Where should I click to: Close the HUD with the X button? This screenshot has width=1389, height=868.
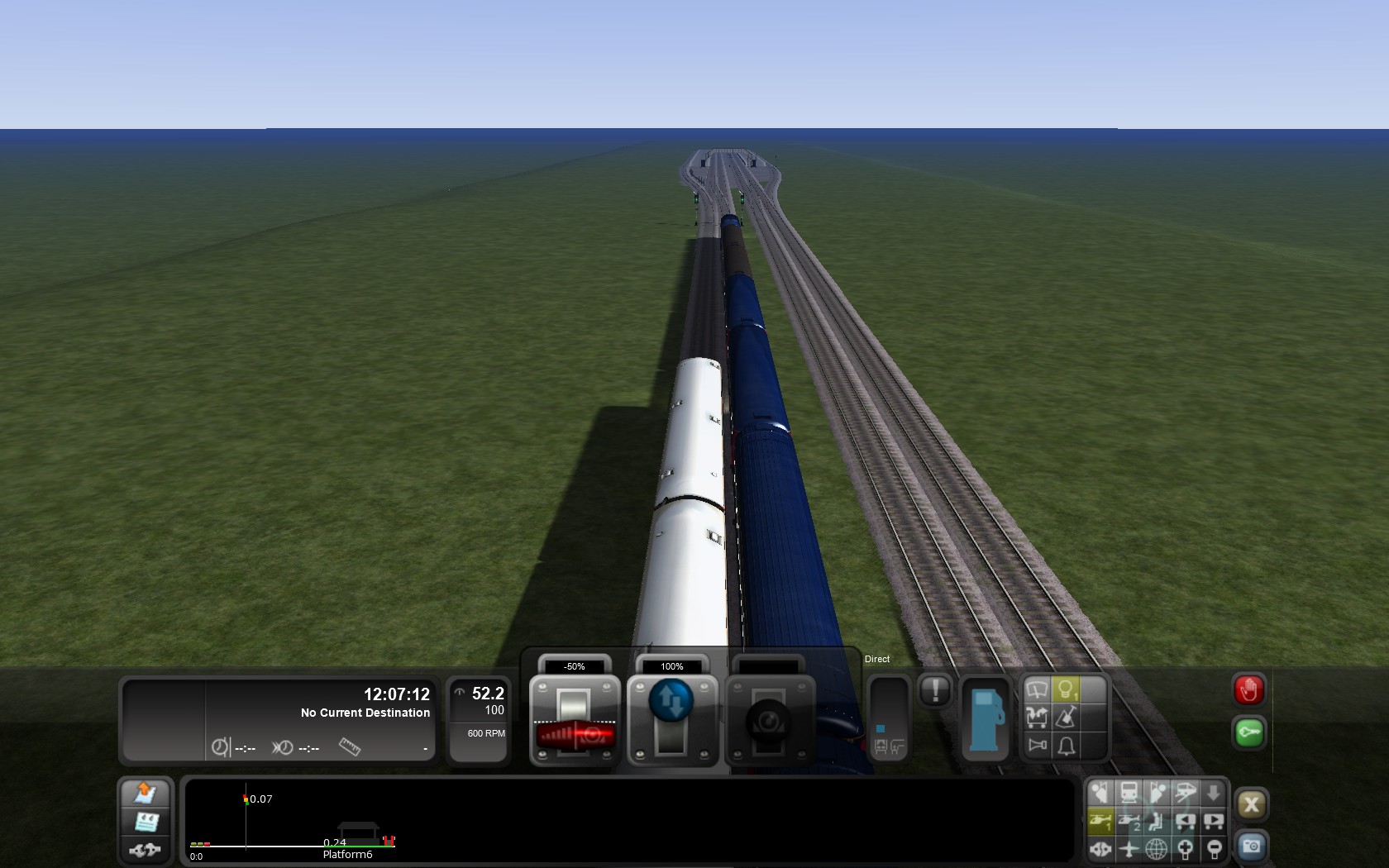point(1250,804)
